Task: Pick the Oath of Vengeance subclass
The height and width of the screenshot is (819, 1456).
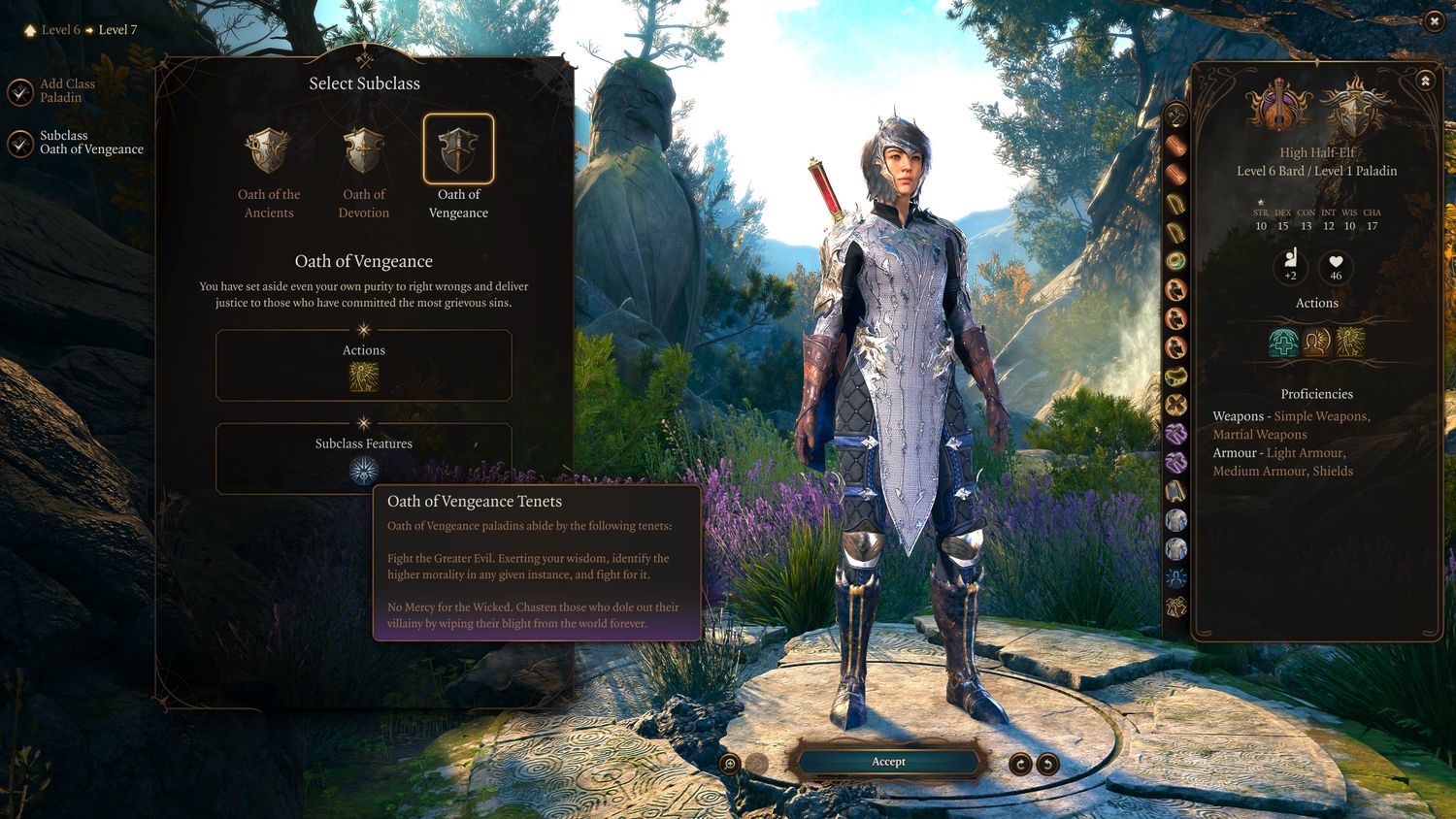Action: coord(458,149)
